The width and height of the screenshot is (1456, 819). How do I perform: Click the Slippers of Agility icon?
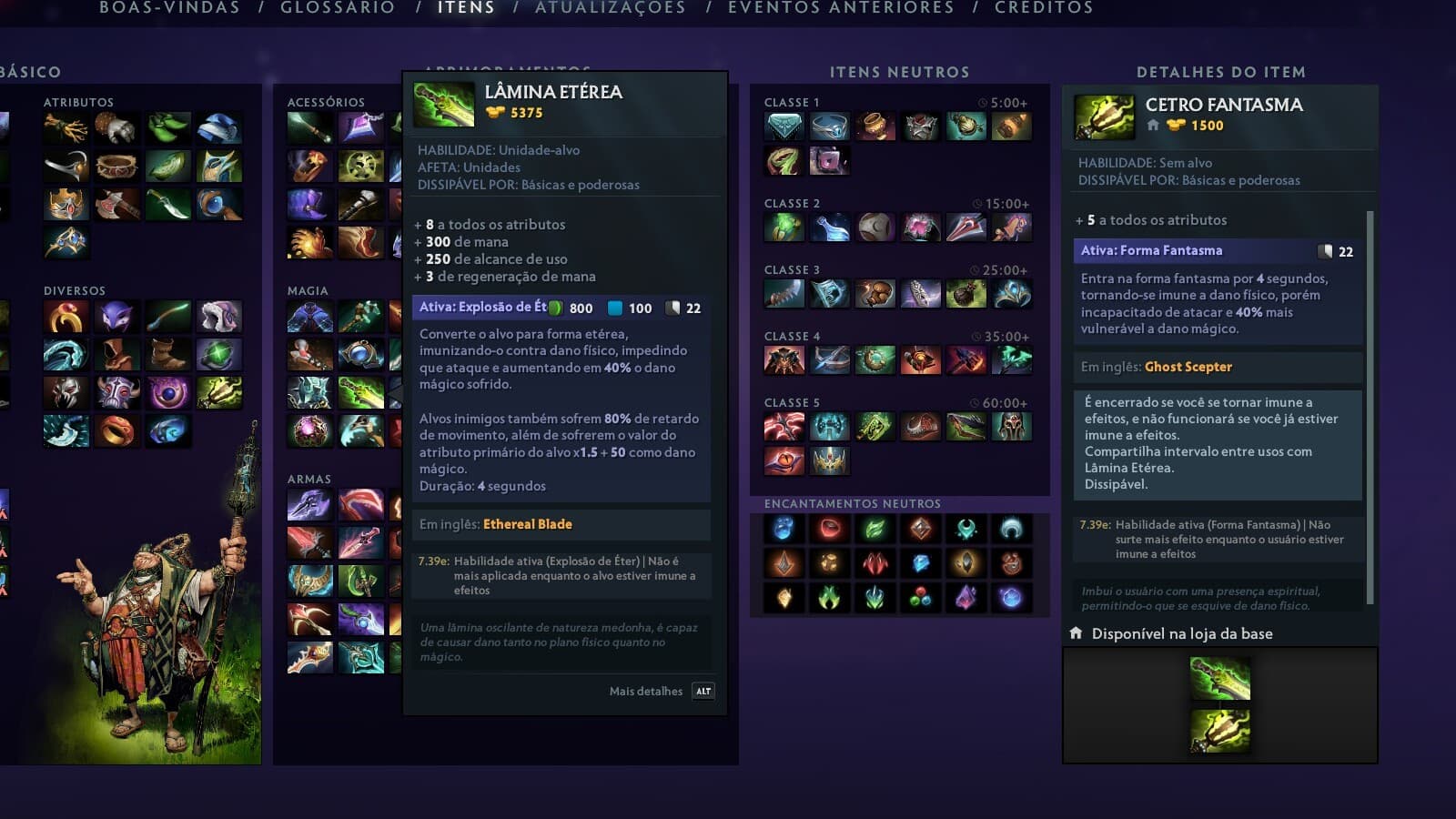[166, 127]
